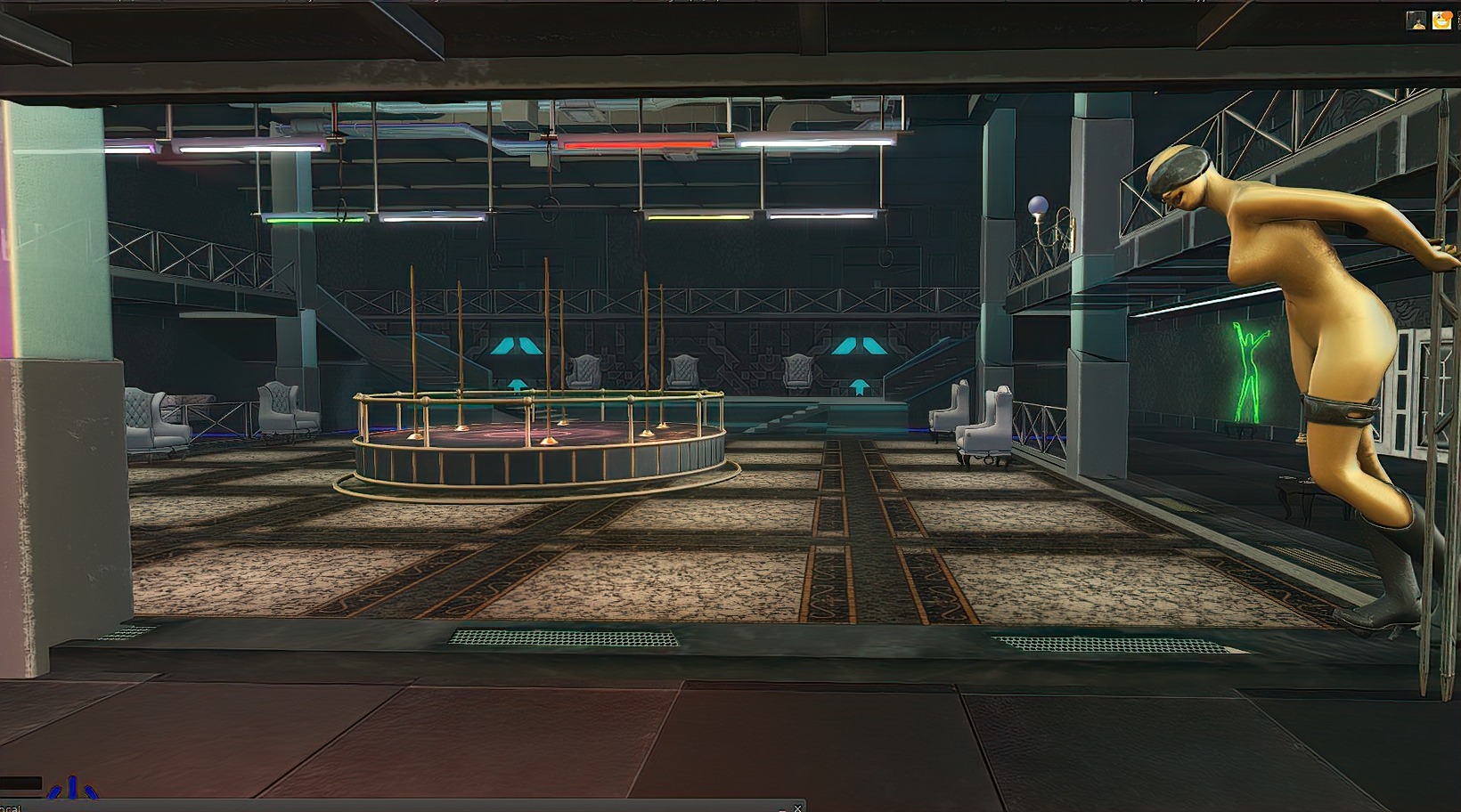Close the chat panel with the X
The height and width of the screenshot is (812, 1461).
coord(797,808)
